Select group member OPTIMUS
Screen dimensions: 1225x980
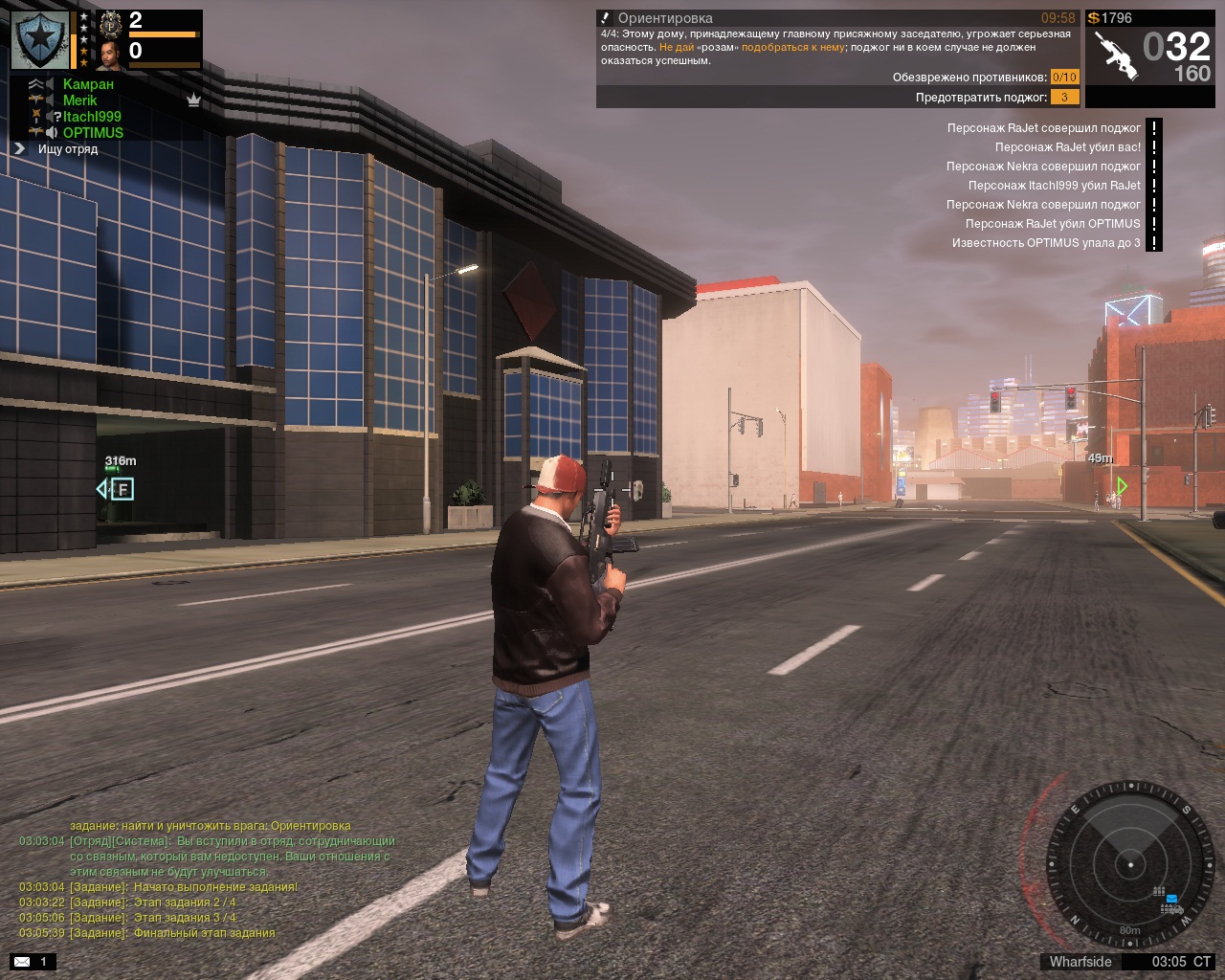pyautogui.click(x=93, y=133)
